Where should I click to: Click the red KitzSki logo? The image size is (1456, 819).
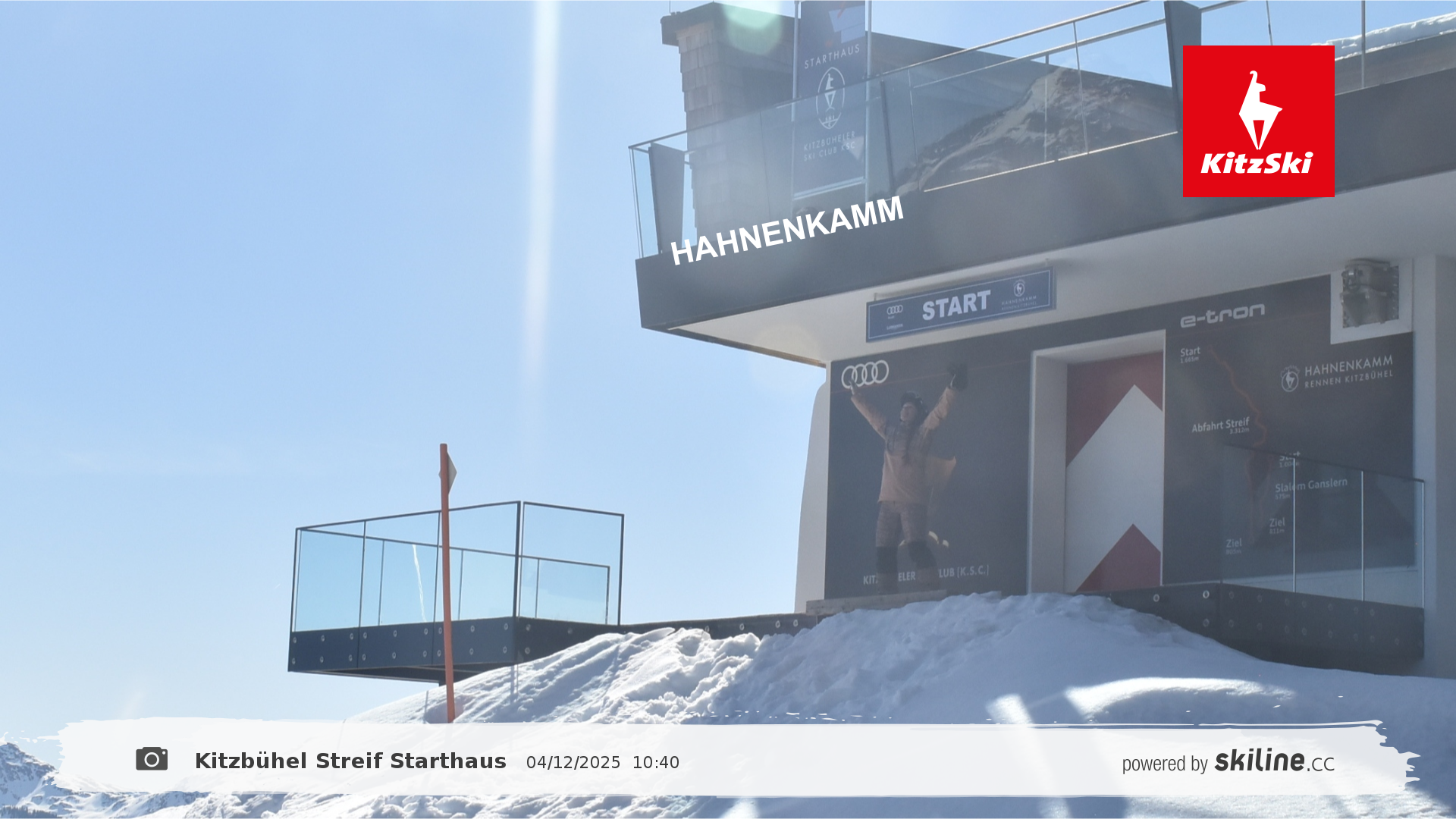tap(1258, 121)
